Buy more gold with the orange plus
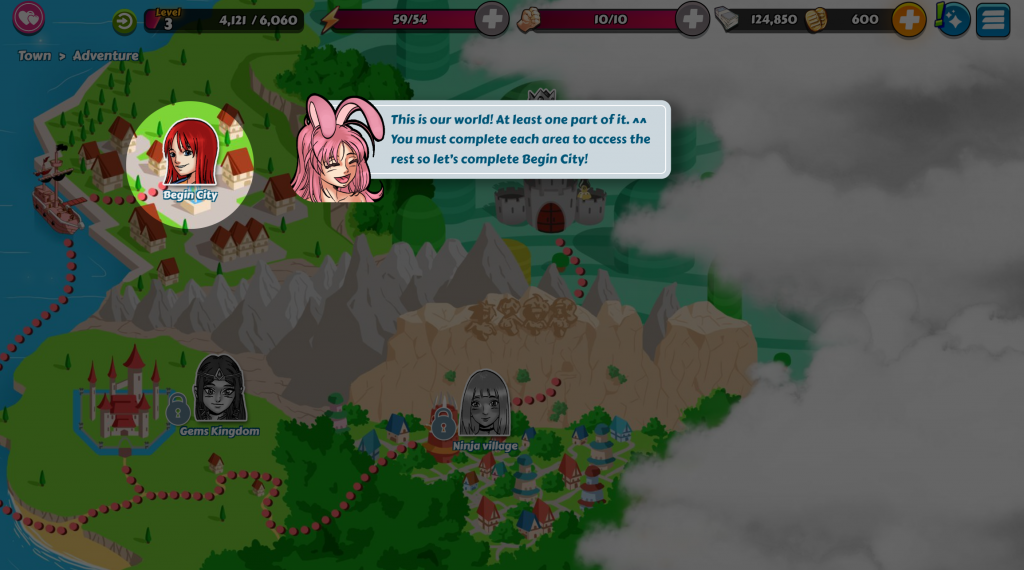This screenshot has width=1024, height=570. pyautogui.click(x=908, y=19)
